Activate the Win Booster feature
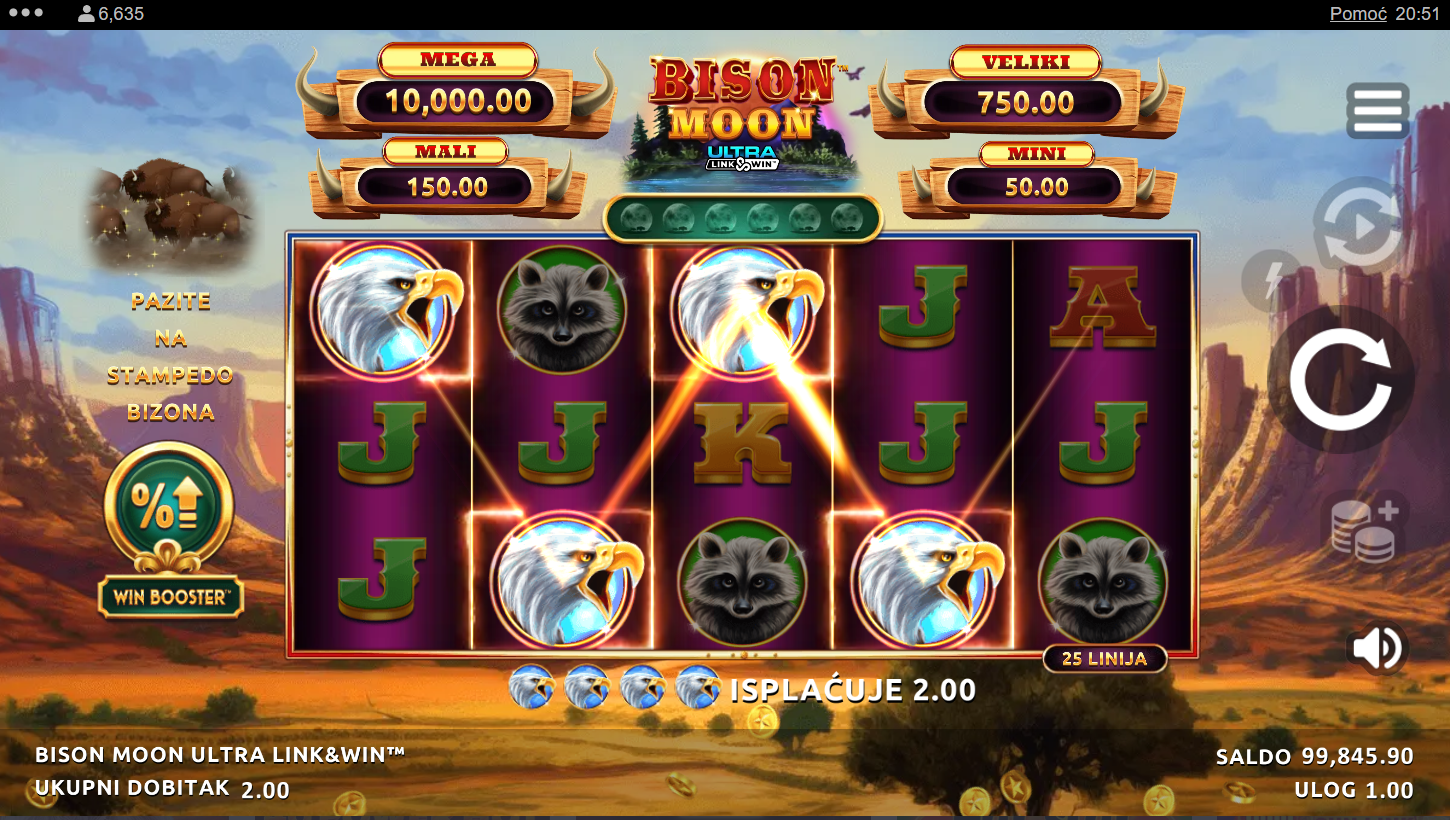 tap(170, 530)
